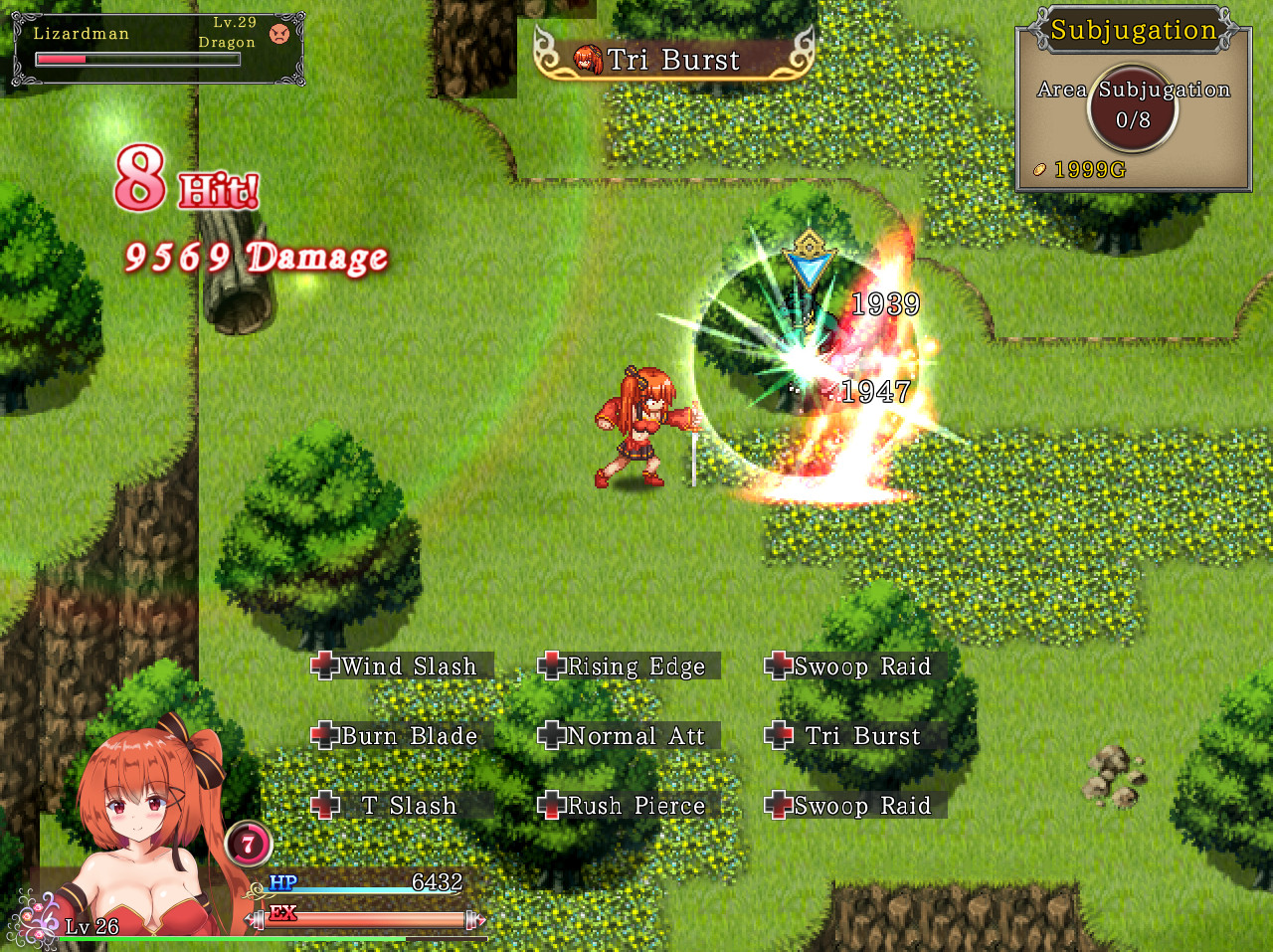Select the Rising Edge skill icon
1273x952 pixels.
[x=551, y=666]
